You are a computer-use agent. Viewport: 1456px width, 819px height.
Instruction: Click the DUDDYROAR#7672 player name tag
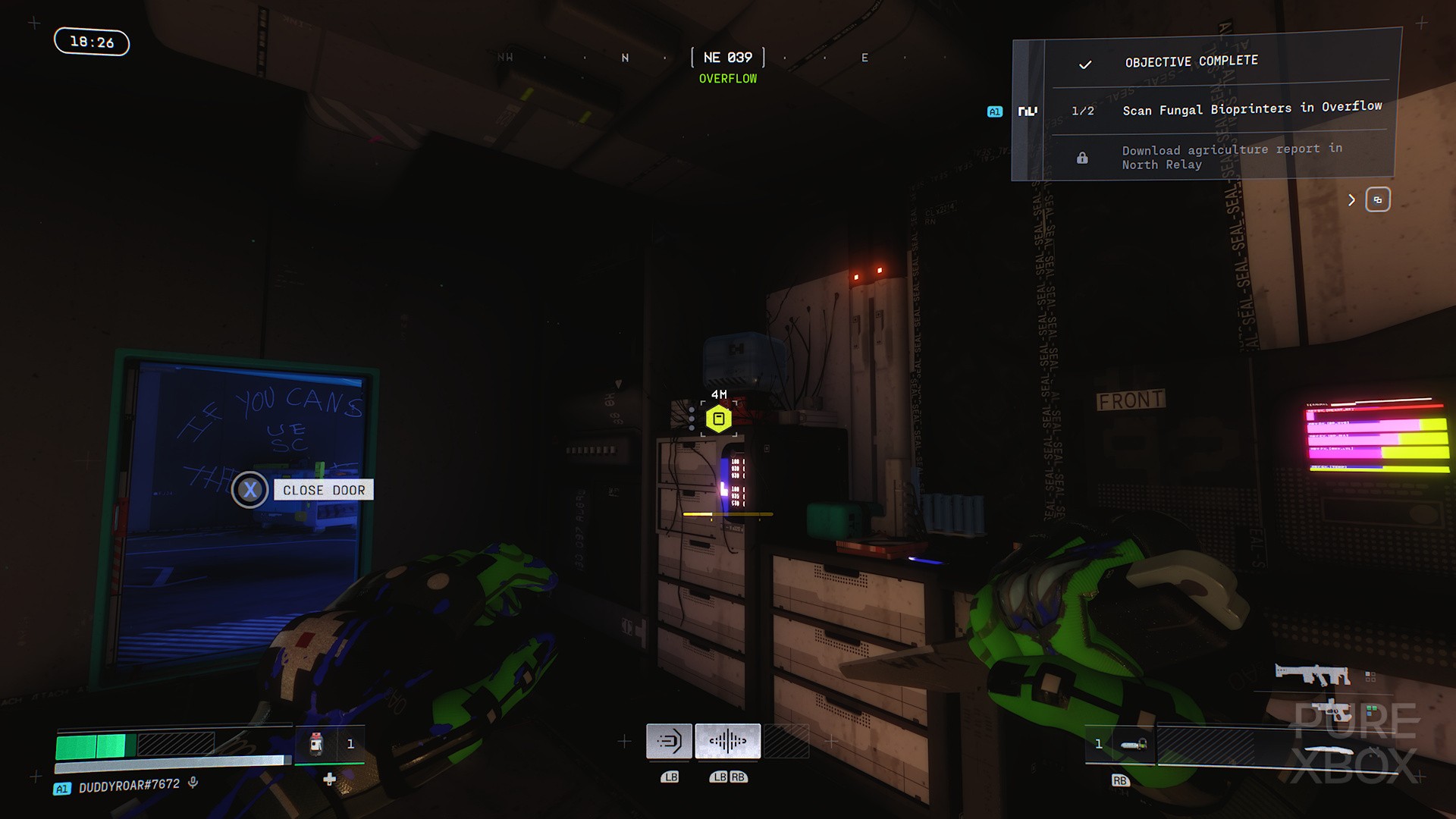pyautogui.click(x=129, y=786)
